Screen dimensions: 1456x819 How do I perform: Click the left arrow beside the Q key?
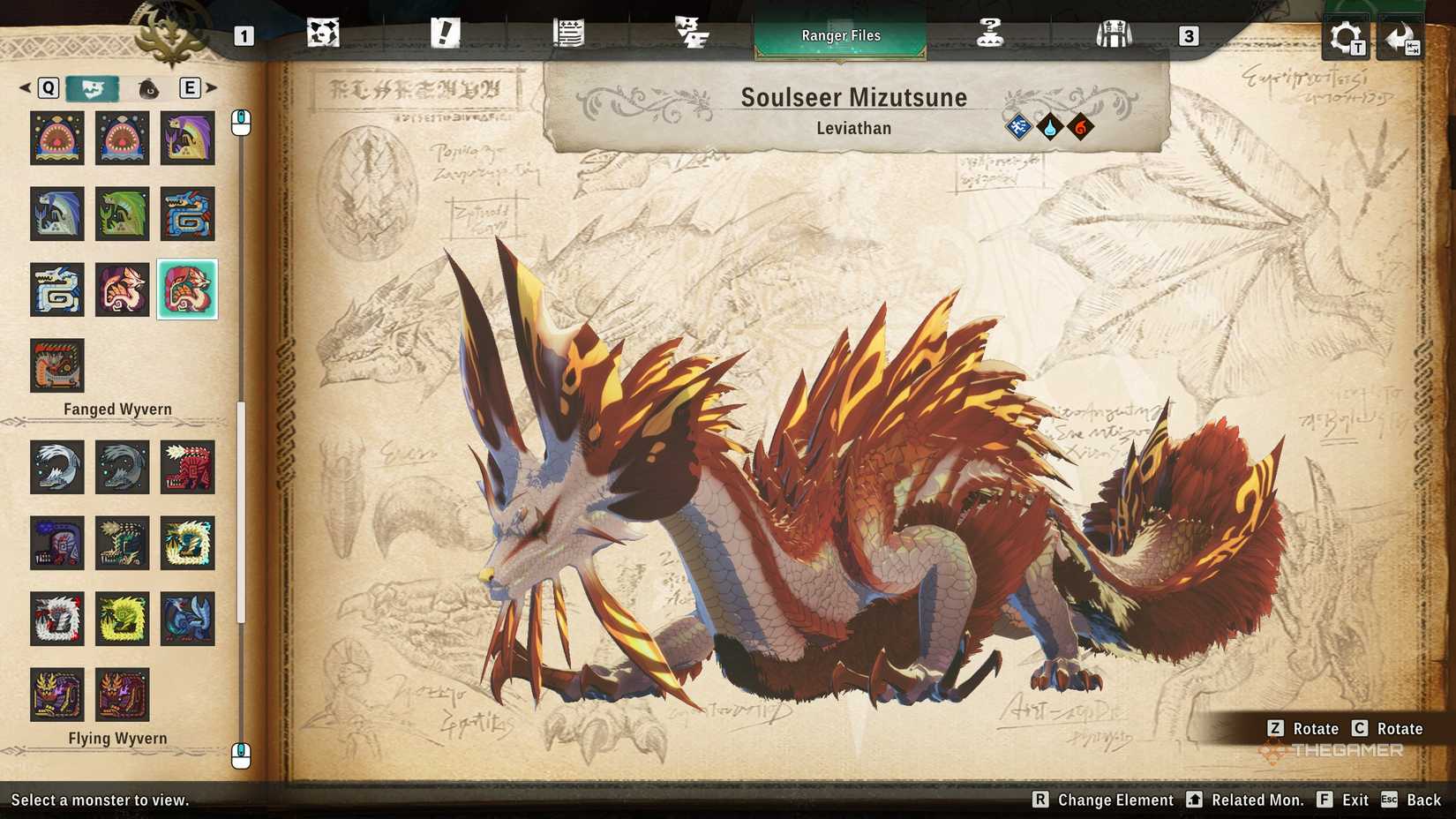click(23, 88)
